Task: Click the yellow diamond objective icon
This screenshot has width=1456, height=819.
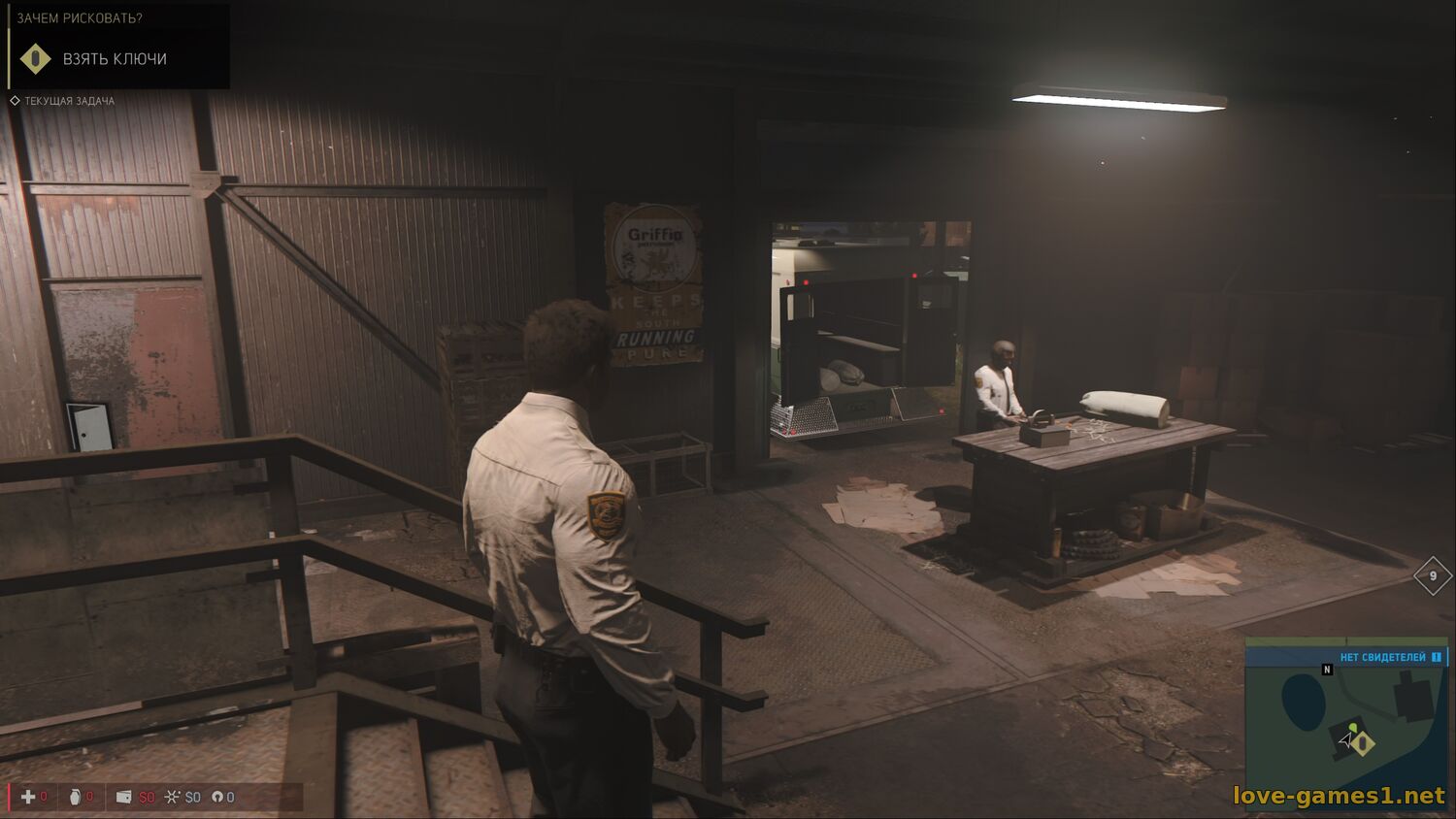Action: (36, 59)
